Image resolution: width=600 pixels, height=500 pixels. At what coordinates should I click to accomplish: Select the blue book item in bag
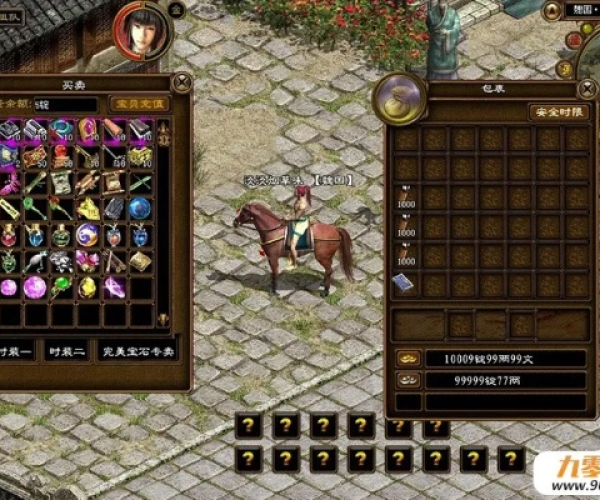click(x=405, y=282)
